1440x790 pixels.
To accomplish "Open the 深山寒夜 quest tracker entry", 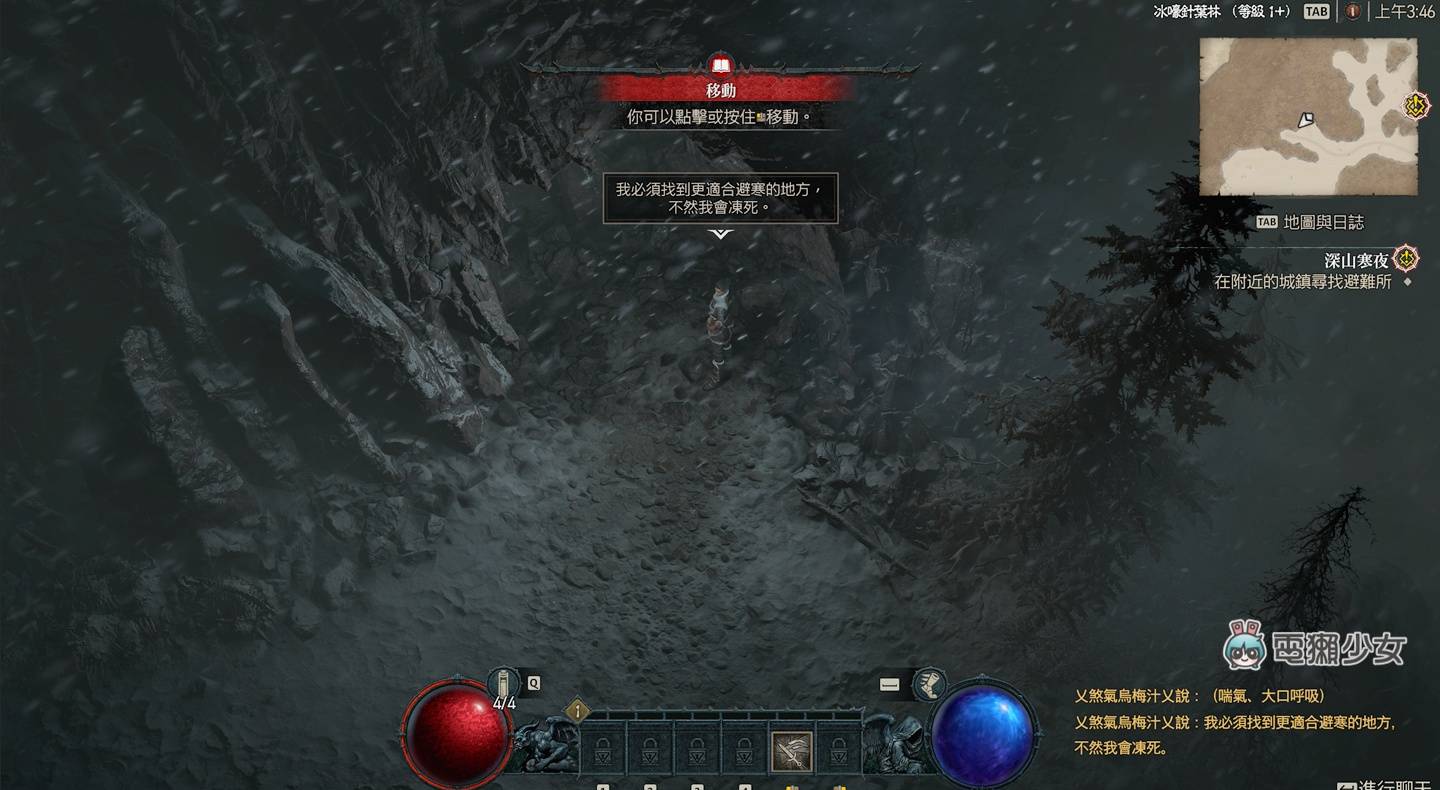I will 1357,260.
